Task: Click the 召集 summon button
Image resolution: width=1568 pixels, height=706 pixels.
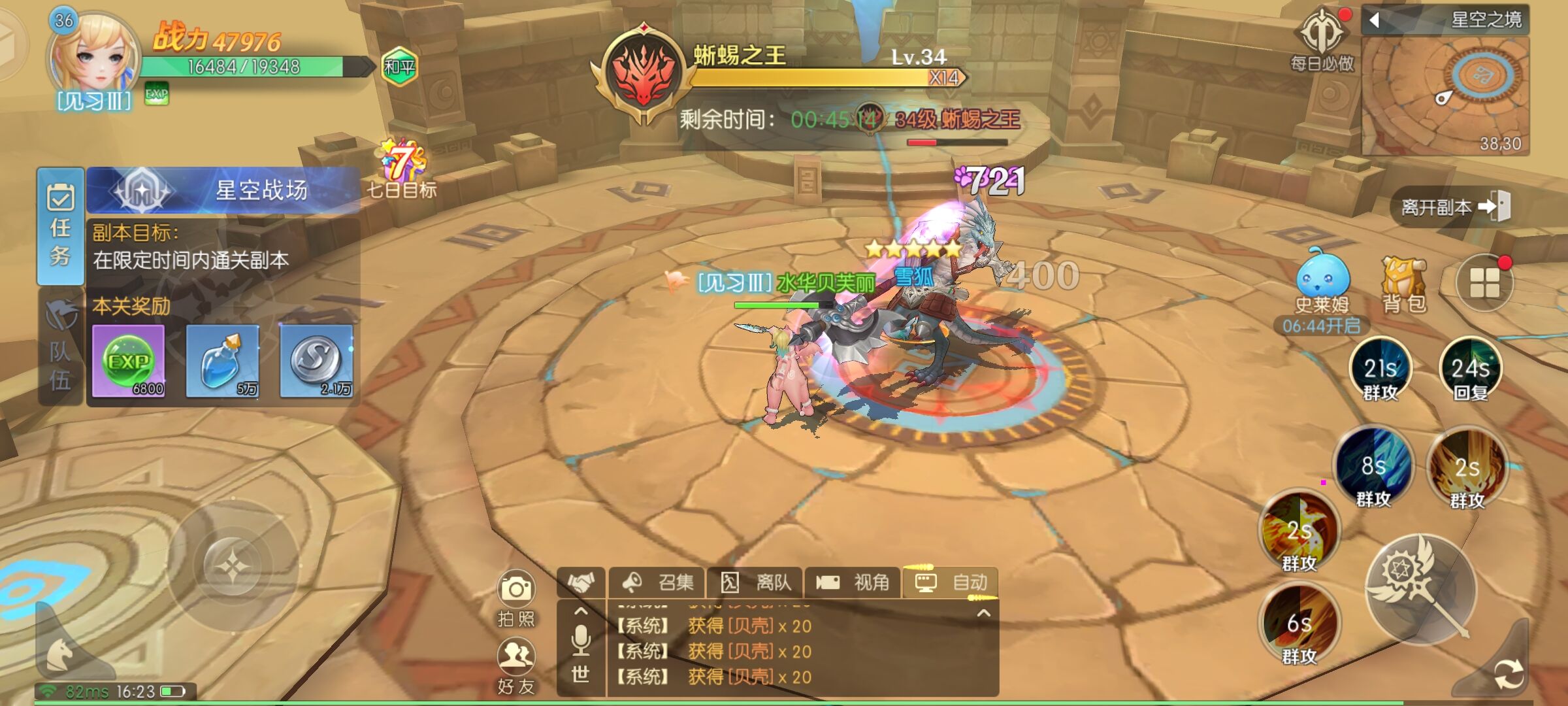Action: coord(657,582)
